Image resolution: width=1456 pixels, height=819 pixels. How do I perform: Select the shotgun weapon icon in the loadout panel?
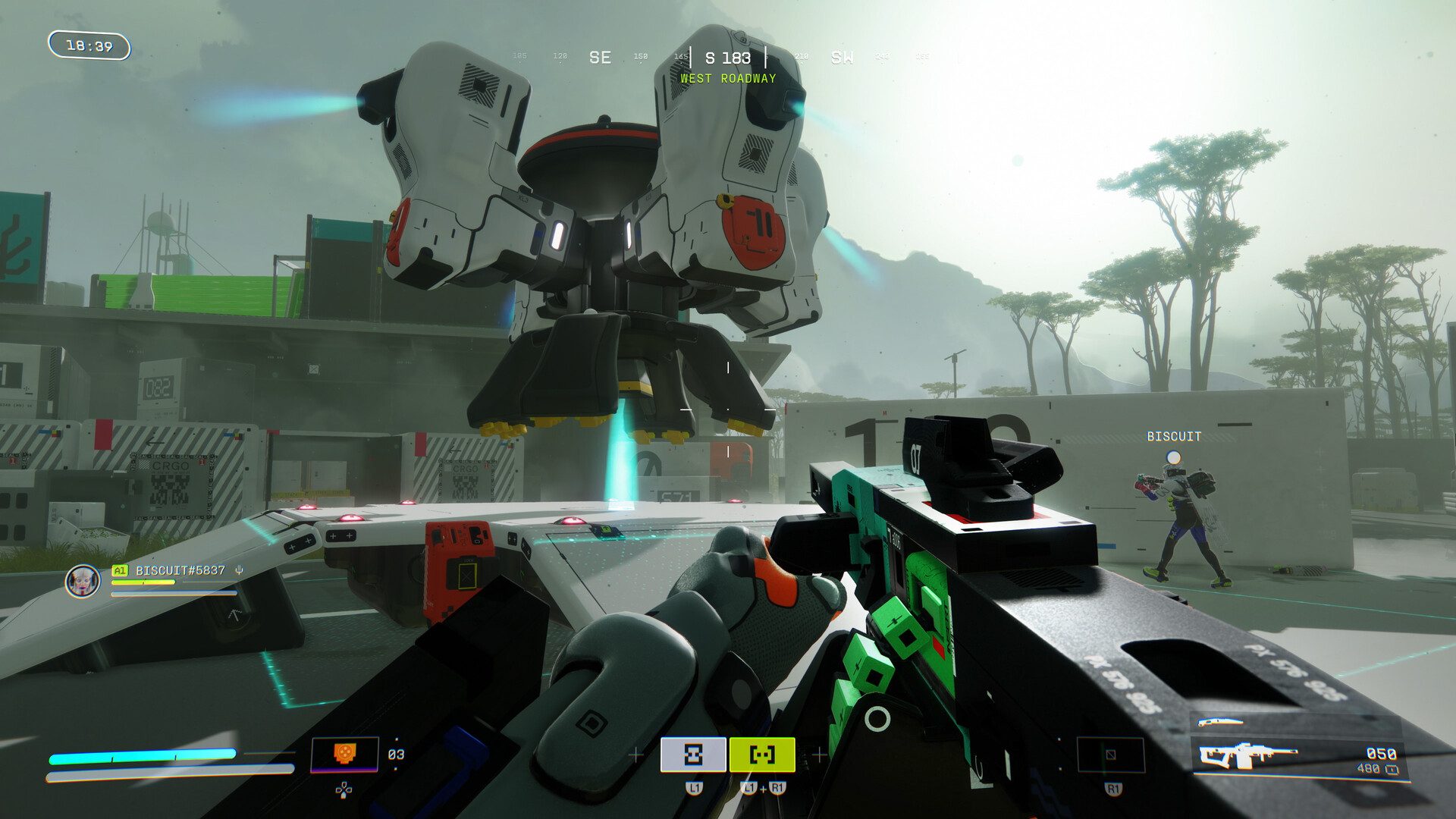click(x=1220, y=722)
